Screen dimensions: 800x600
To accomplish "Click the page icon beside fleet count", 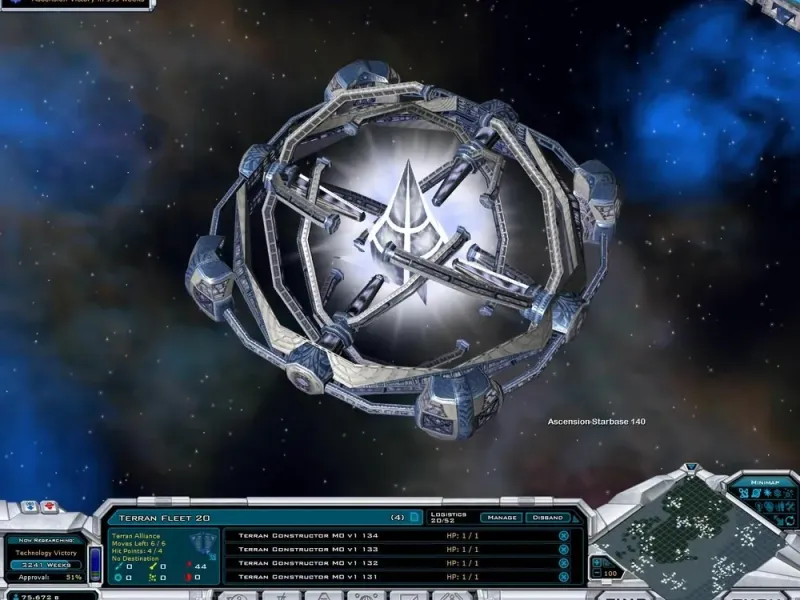I will 414,518.
